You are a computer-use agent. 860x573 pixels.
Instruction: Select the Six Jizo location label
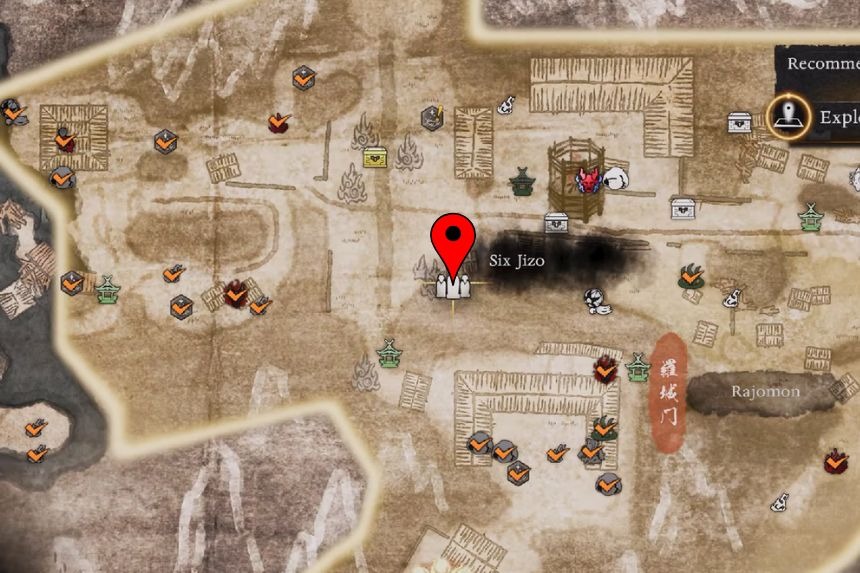pos(514,261)
